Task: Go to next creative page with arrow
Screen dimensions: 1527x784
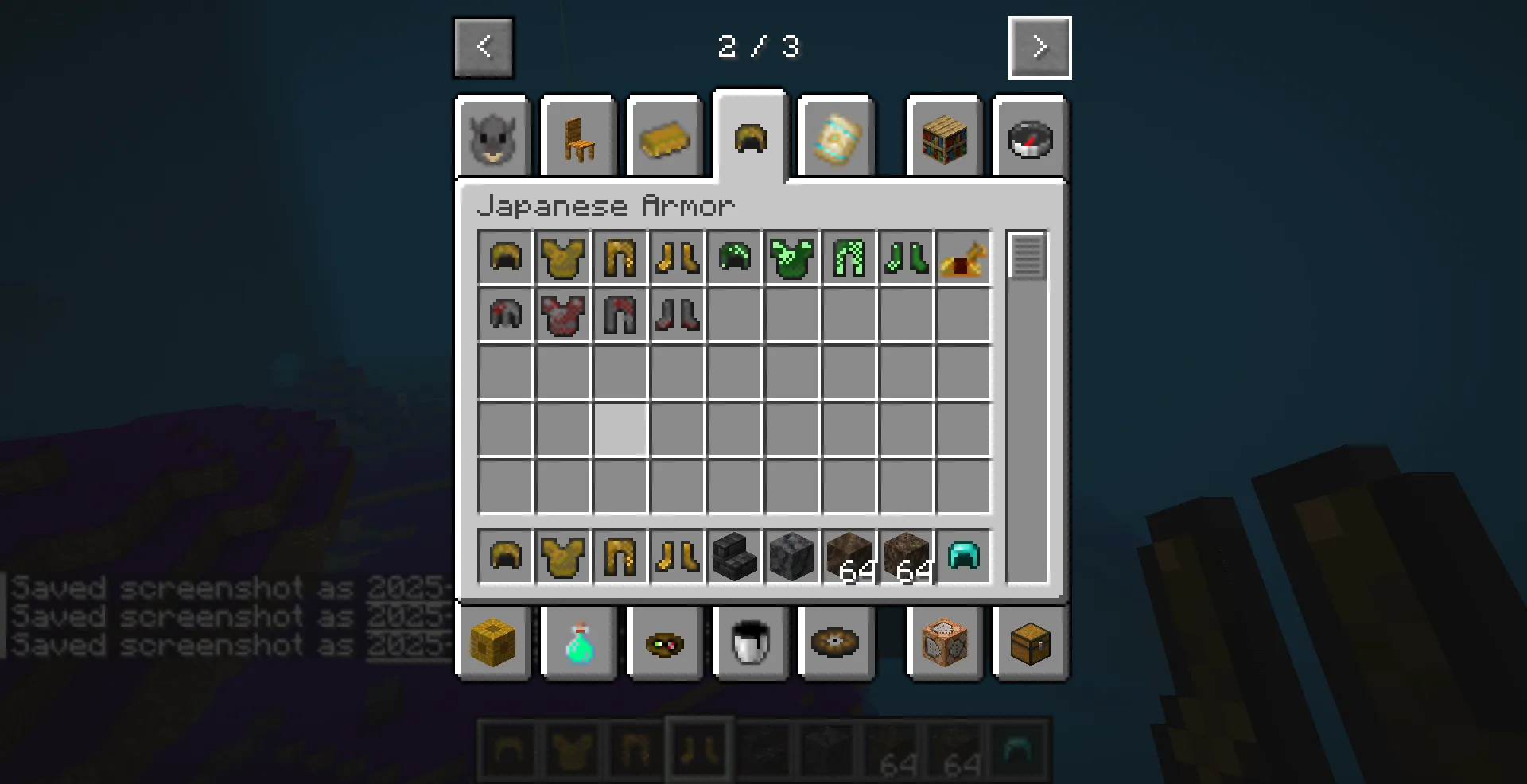Action: (x=1039, y=47)
